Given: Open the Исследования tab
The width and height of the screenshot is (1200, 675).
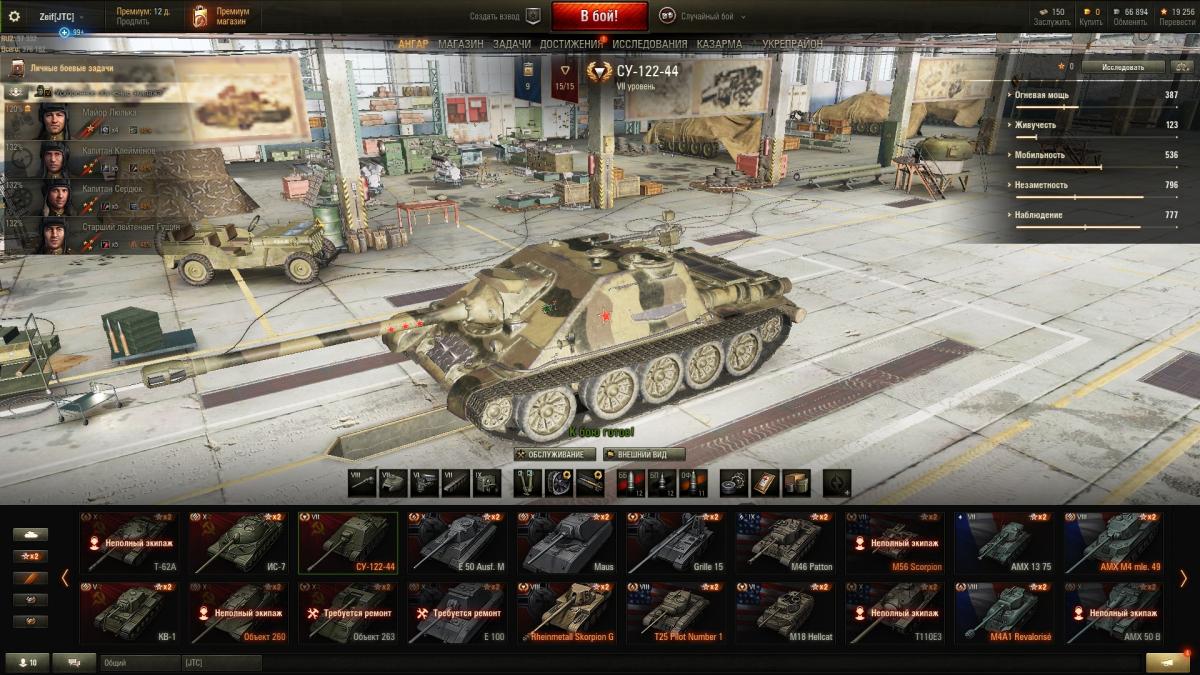Looking at the screenshot, I should click(650, 45).
